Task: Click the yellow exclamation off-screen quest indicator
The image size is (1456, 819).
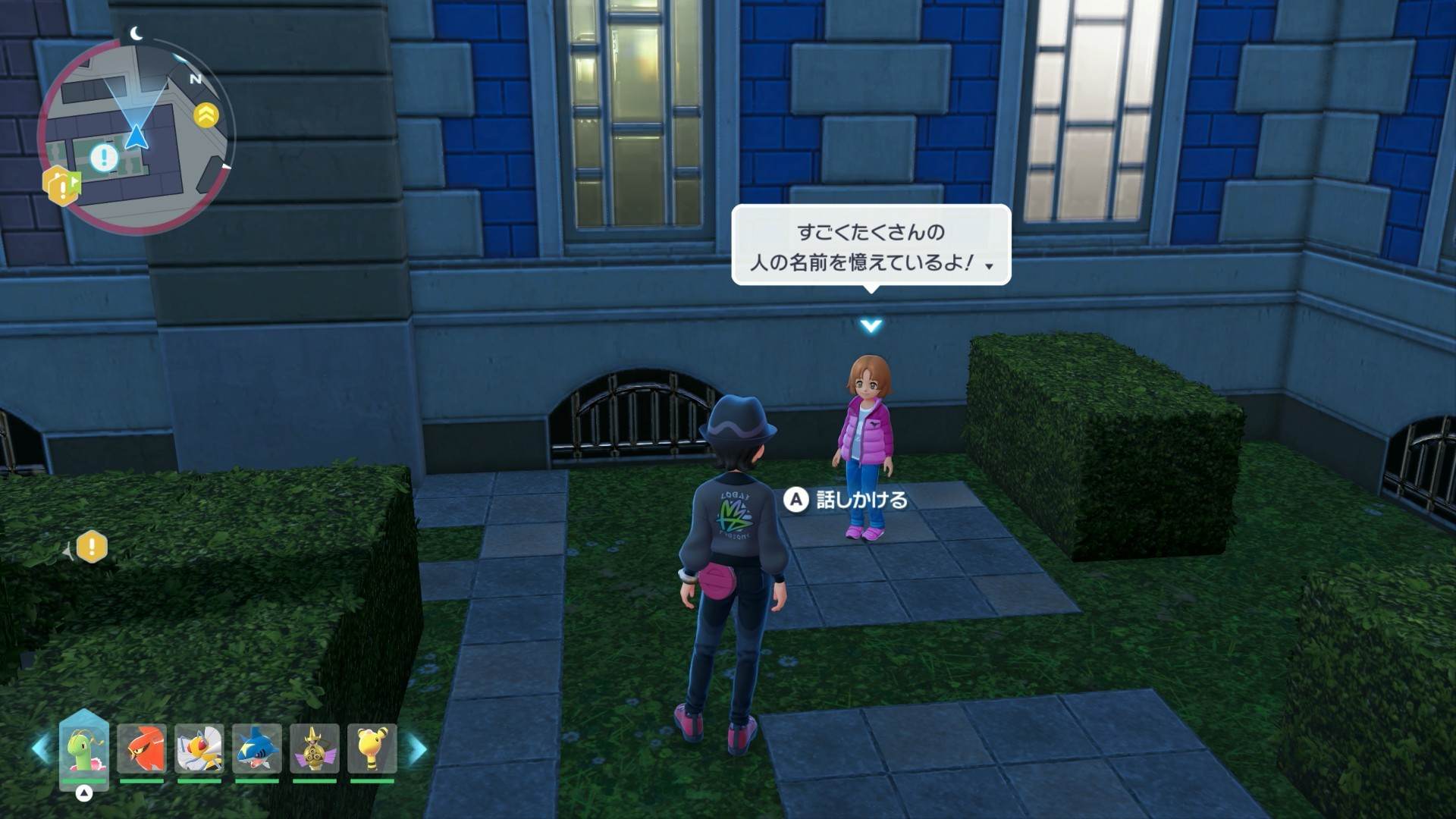Action: click(x=92, y=547)
